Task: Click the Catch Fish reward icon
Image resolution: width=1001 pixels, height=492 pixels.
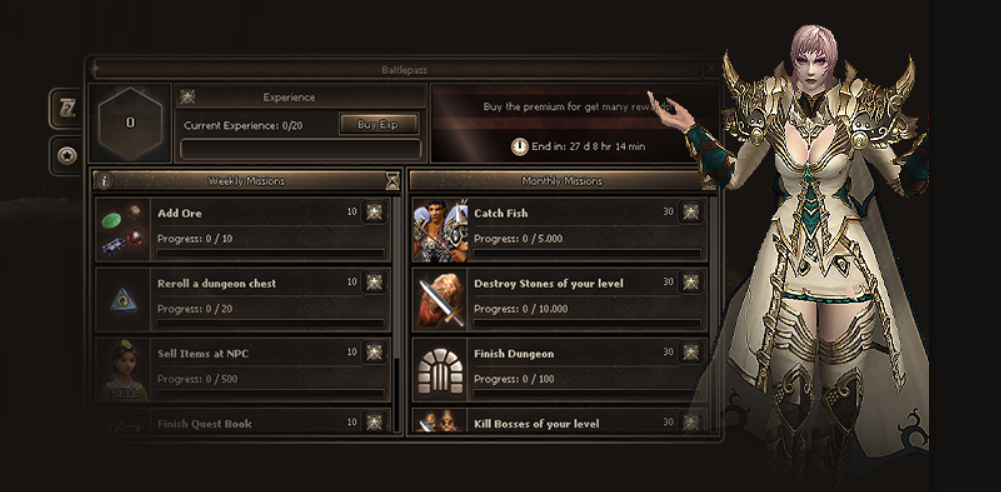Action: 690,213
